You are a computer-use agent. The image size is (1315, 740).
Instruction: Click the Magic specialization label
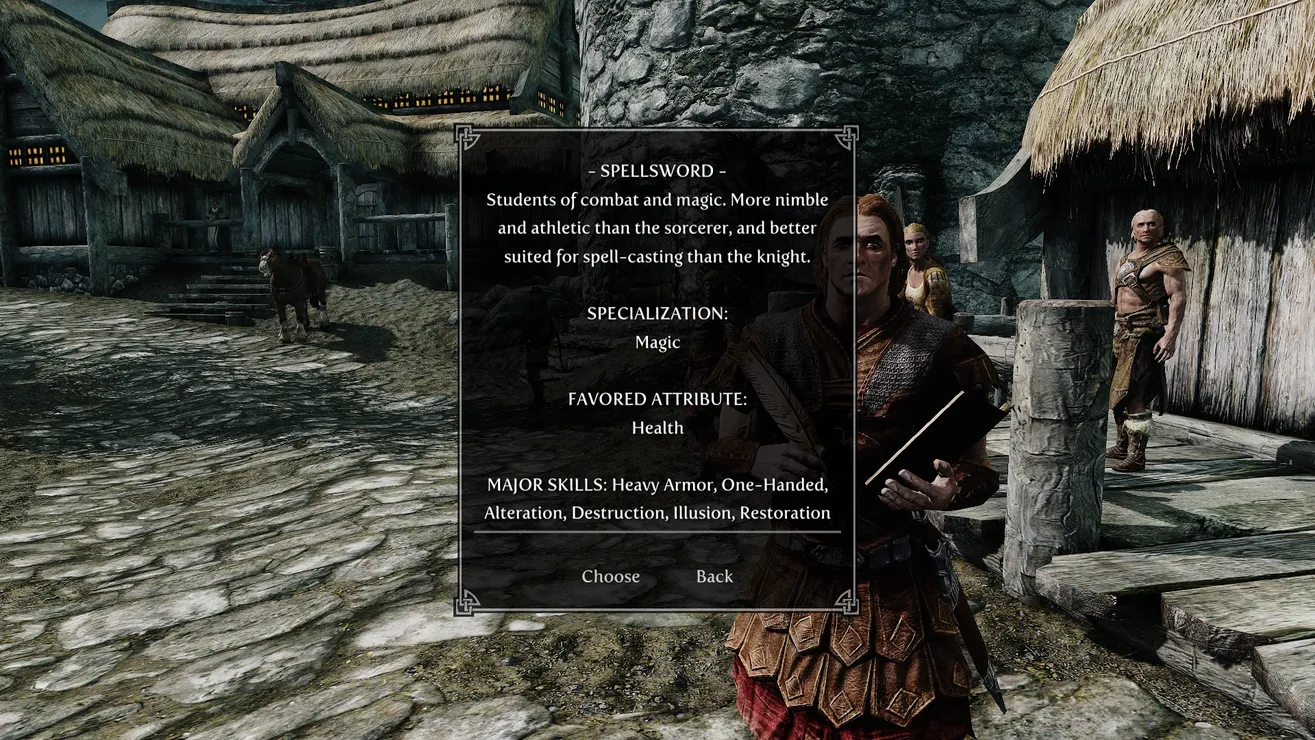click(x=657, y=342)
